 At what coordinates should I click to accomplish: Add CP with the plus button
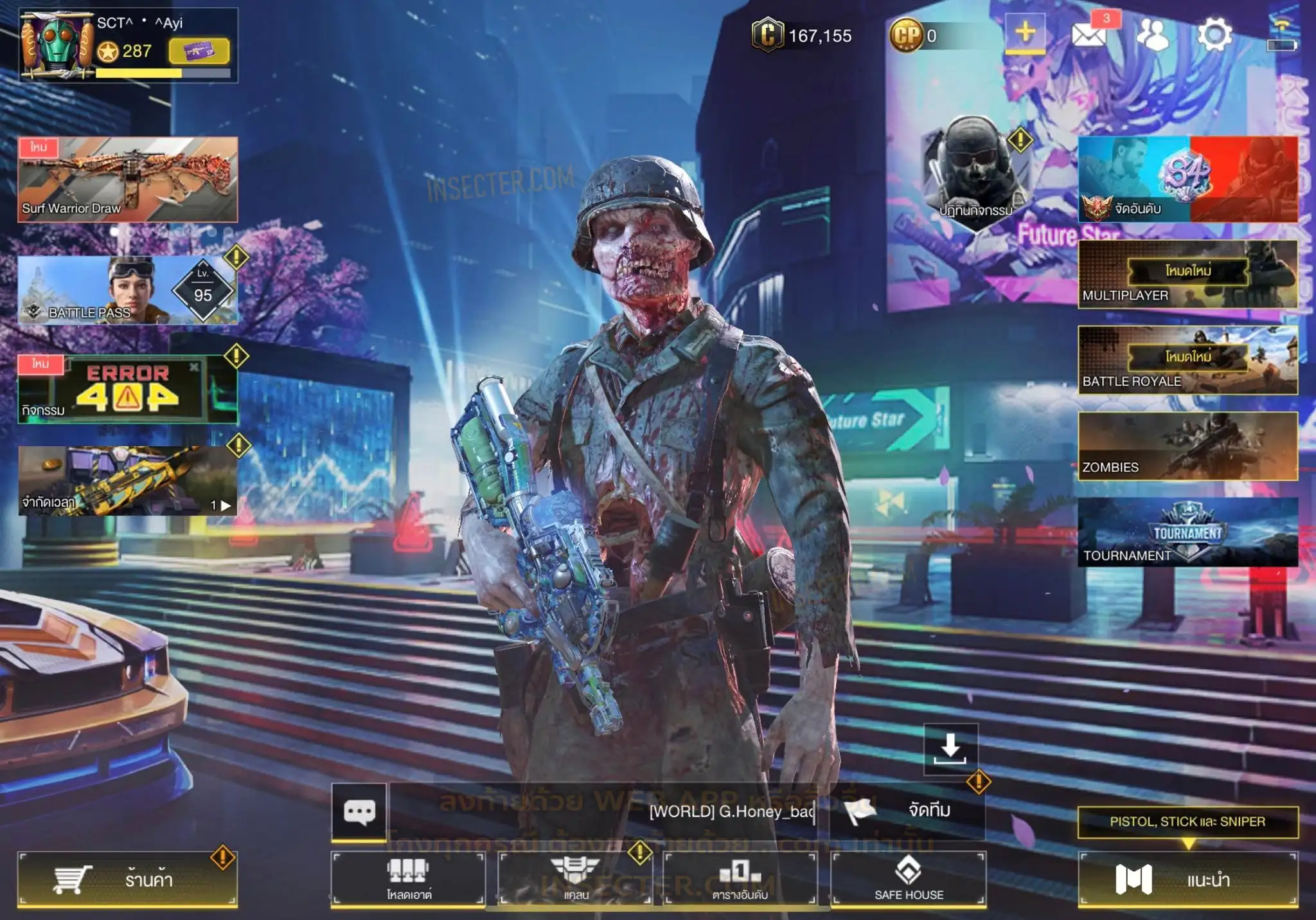(1025, 33)
